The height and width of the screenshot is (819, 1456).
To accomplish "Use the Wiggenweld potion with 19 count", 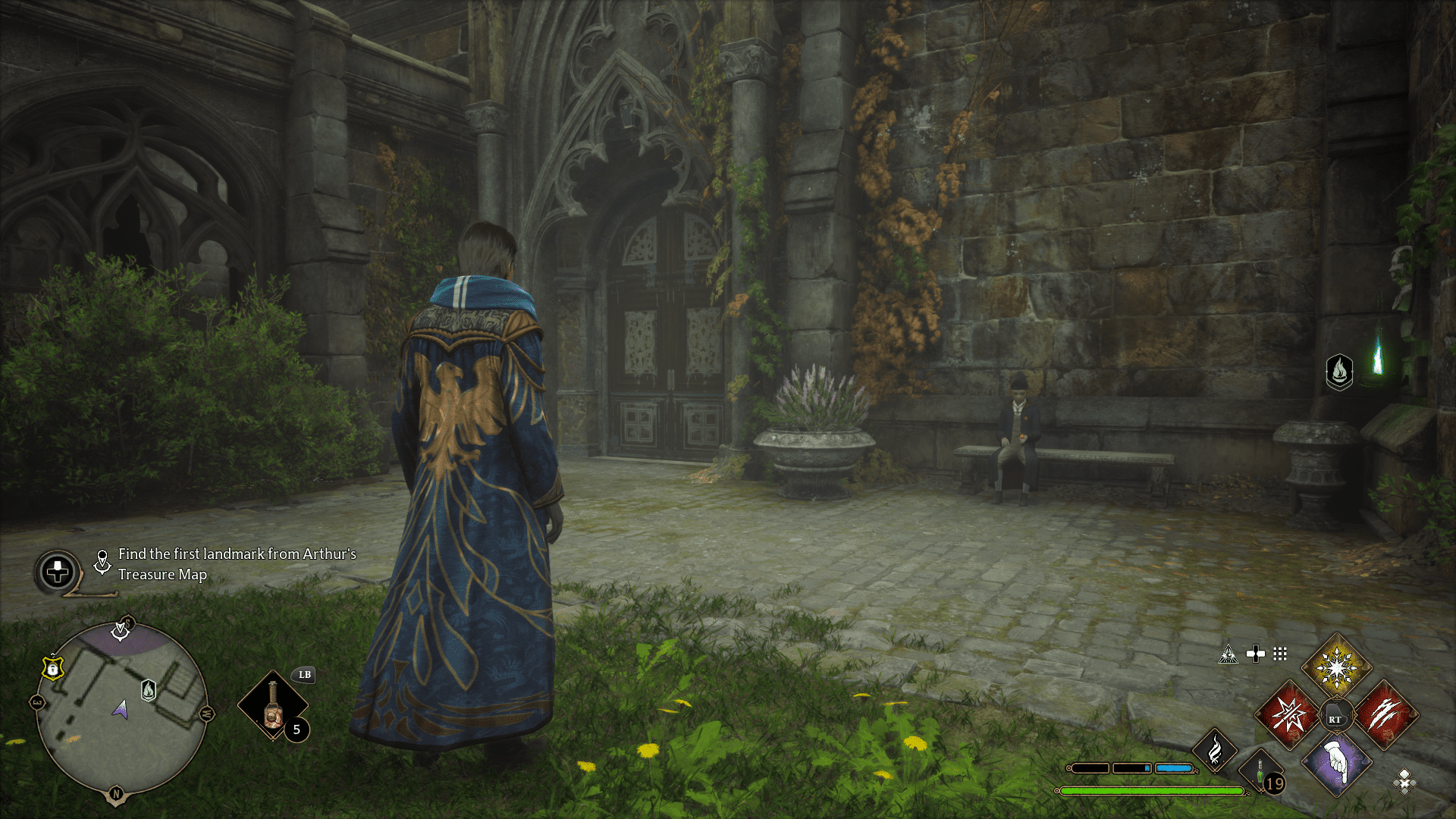I will pos(1261,773).
